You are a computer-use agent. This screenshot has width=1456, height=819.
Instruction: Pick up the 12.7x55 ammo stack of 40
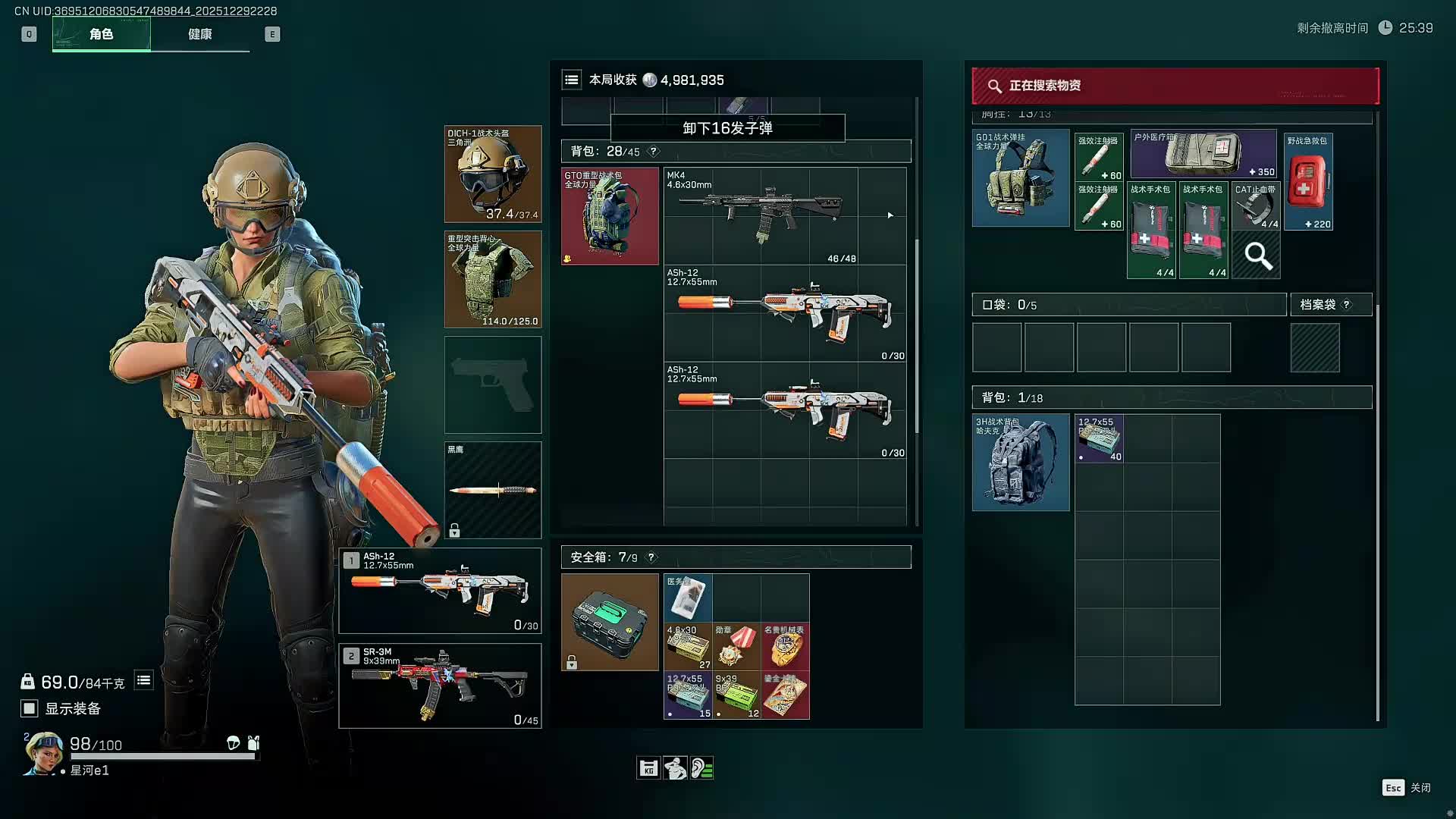coord(1099,438)
